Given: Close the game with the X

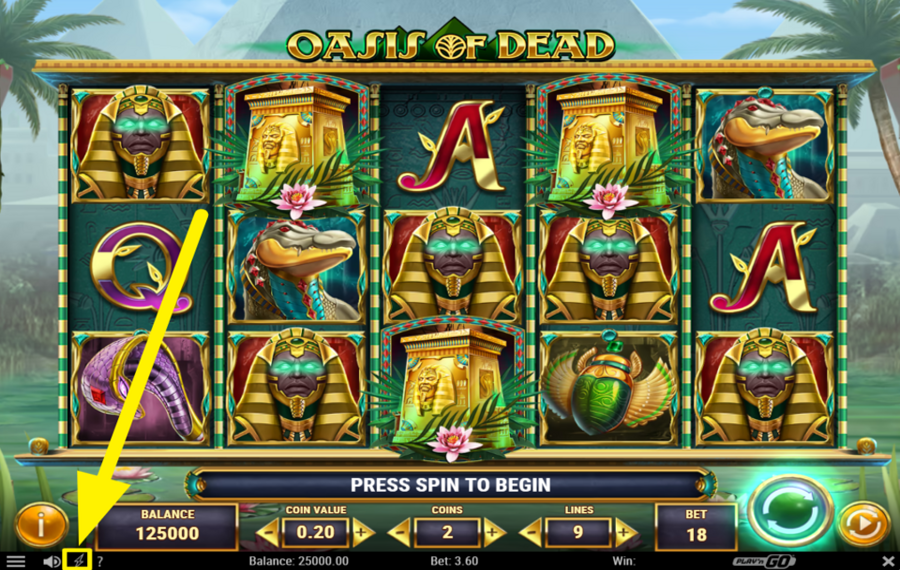Looking at the screenshot, I should 888,561.
